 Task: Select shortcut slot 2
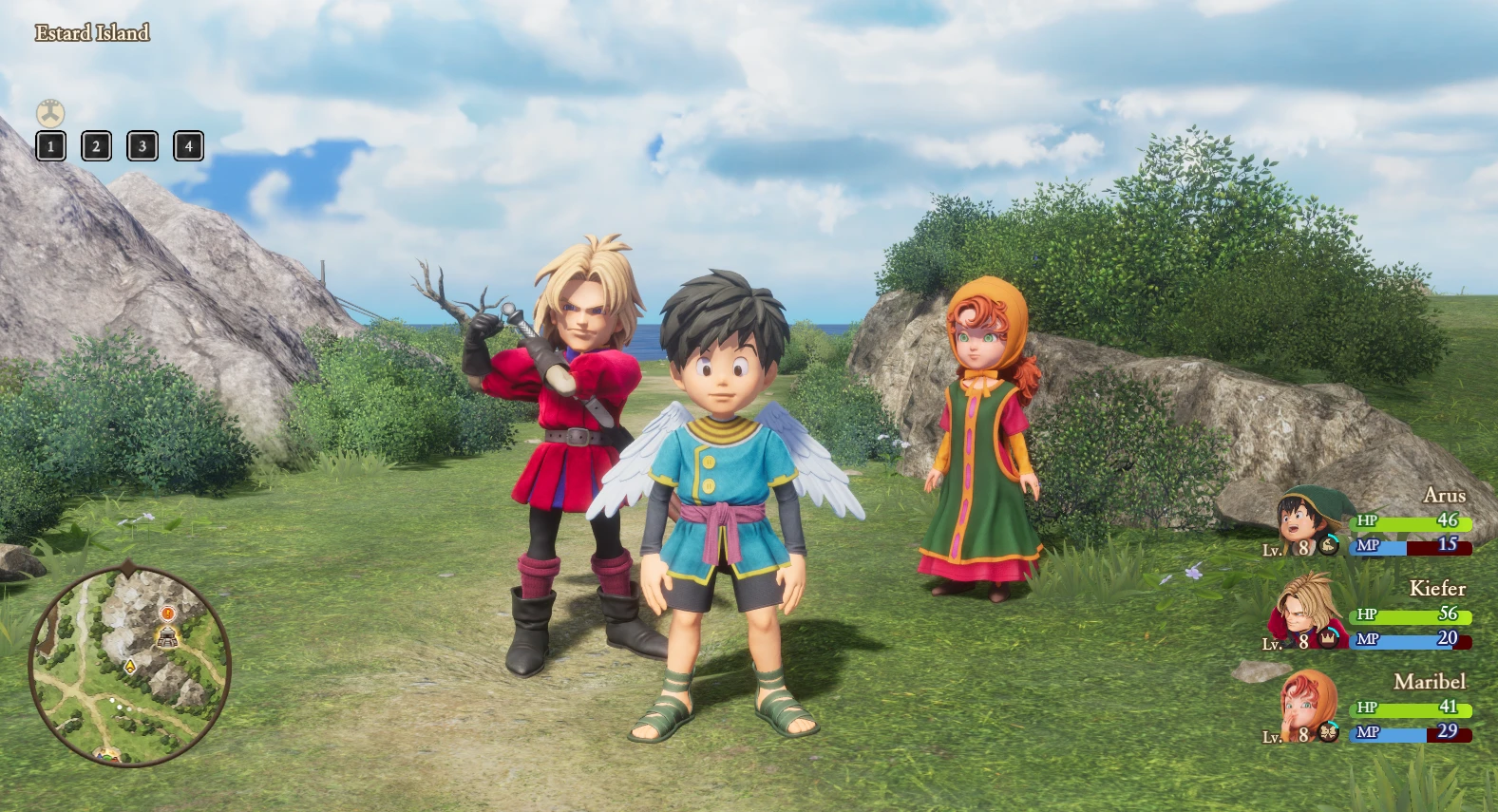[x=96, y=146]
